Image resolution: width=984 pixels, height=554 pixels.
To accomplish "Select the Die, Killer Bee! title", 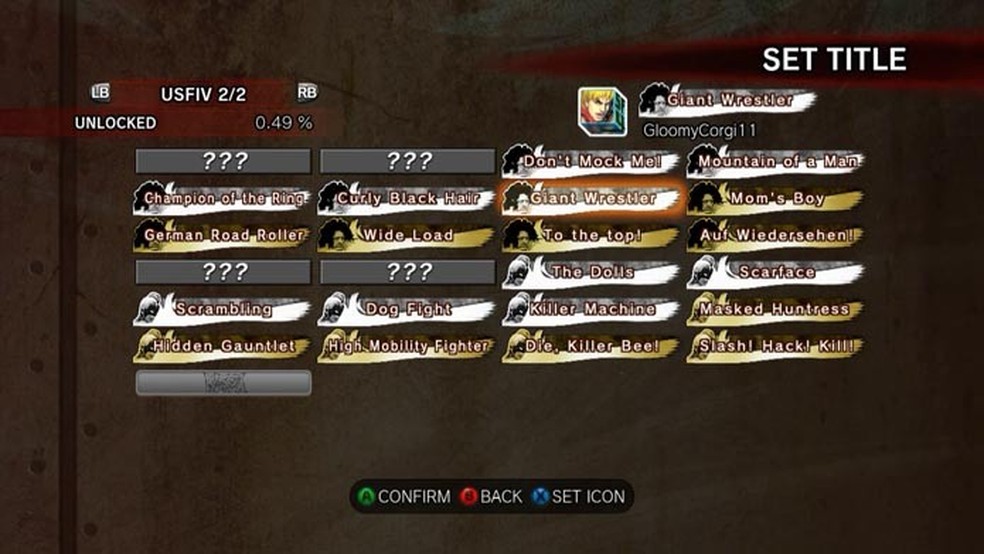I will (590, 346).
